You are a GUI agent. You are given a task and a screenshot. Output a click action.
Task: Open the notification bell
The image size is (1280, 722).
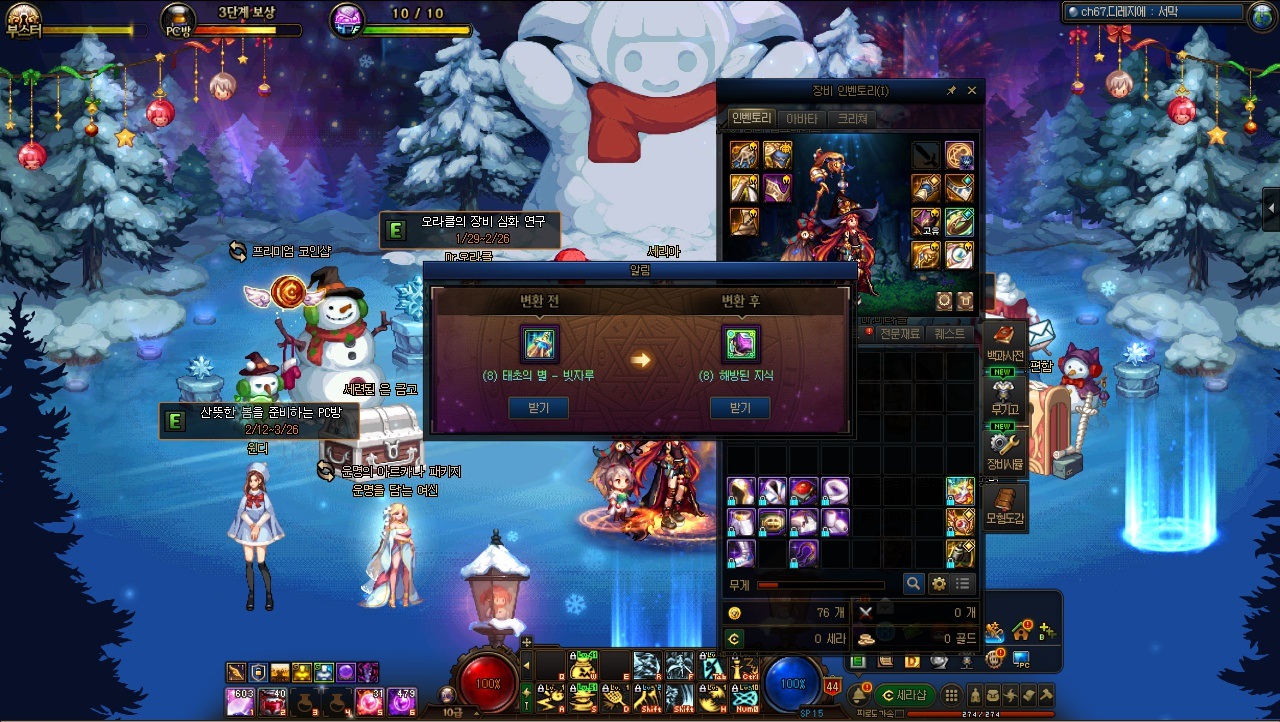tap(857, 696)
